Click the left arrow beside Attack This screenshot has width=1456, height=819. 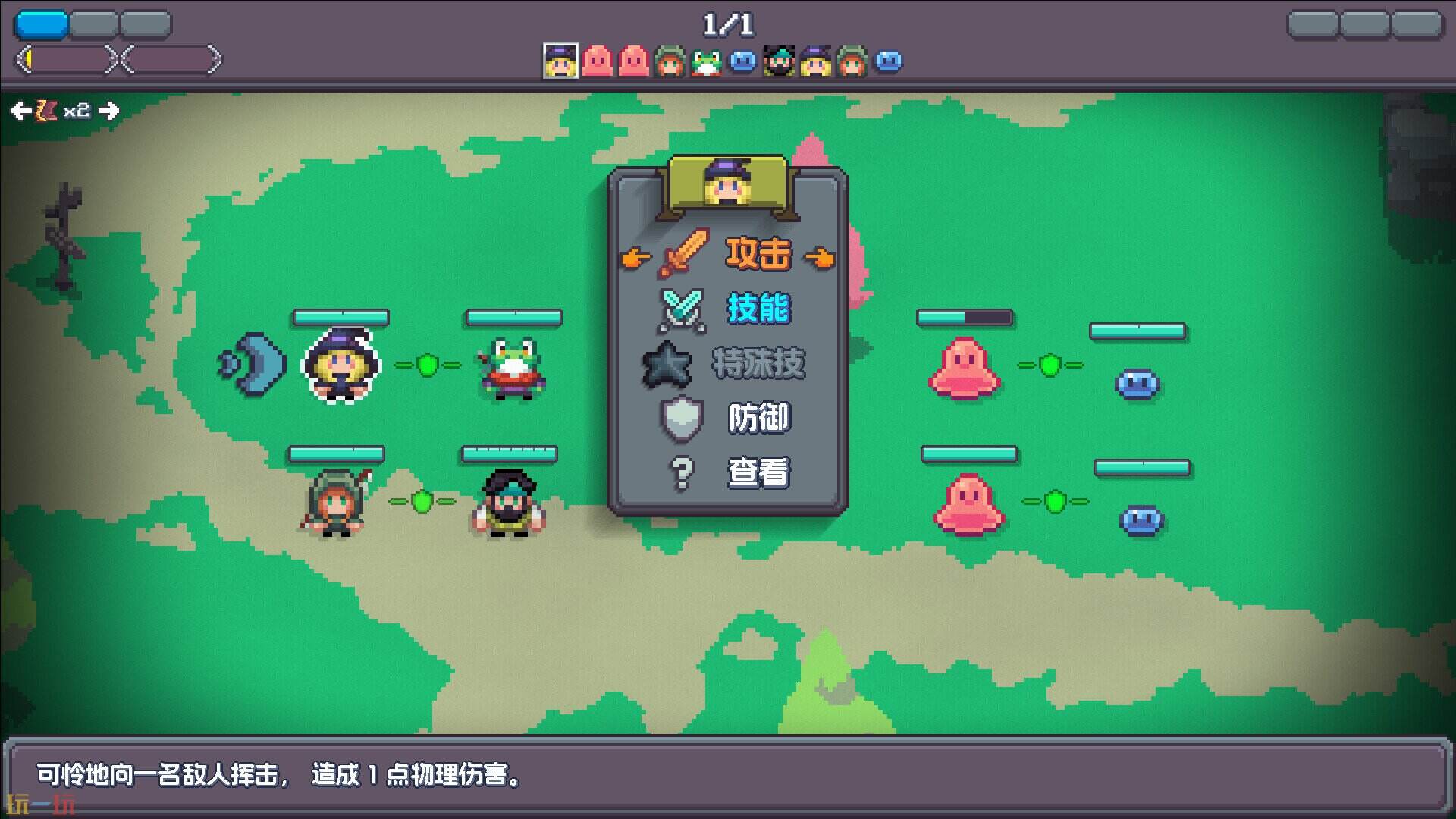pyautogui.click(x=634, y=256)
